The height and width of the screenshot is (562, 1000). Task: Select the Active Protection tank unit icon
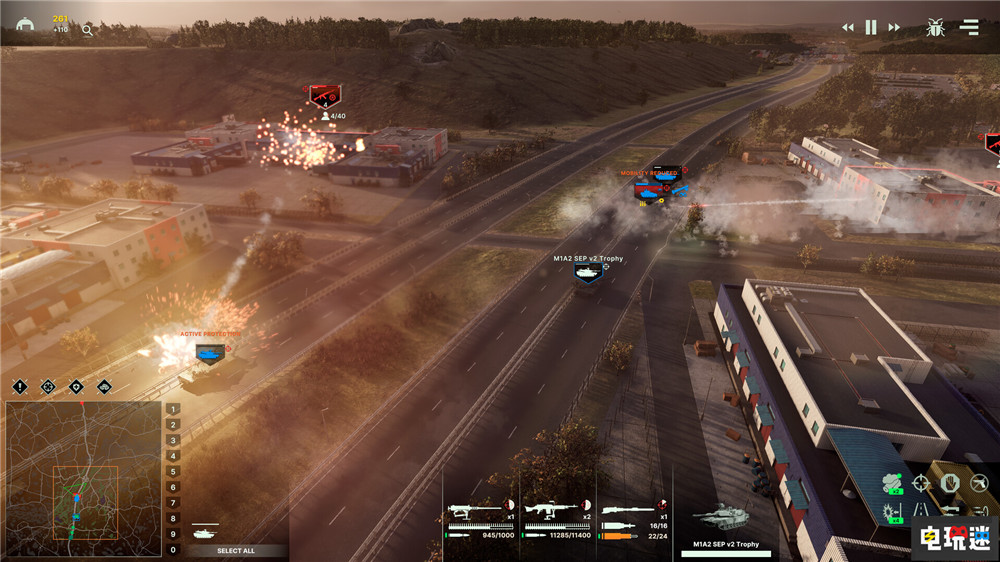209,352
